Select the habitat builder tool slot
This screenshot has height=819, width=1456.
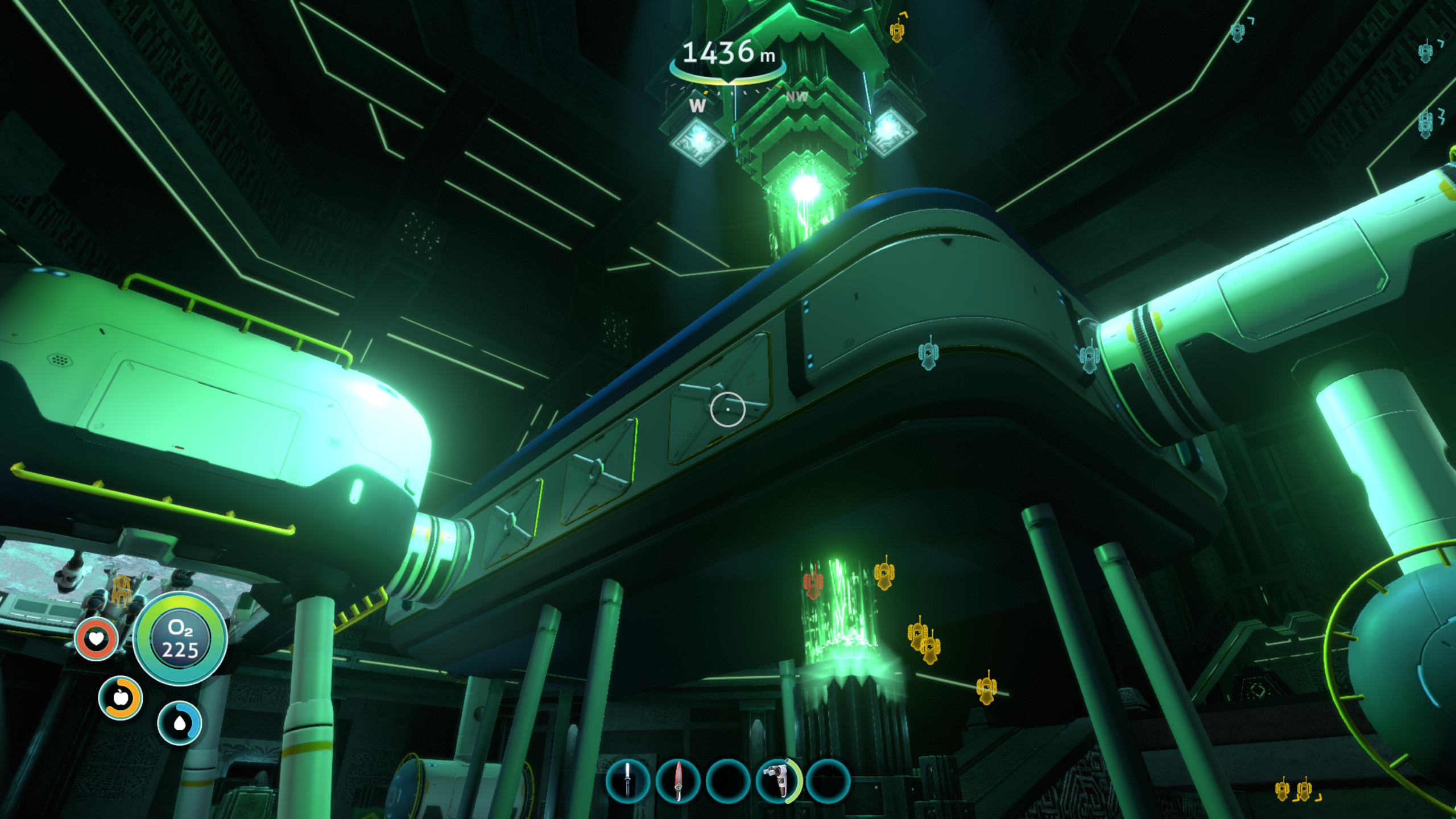pyautogui.click(x=777, y=781)
